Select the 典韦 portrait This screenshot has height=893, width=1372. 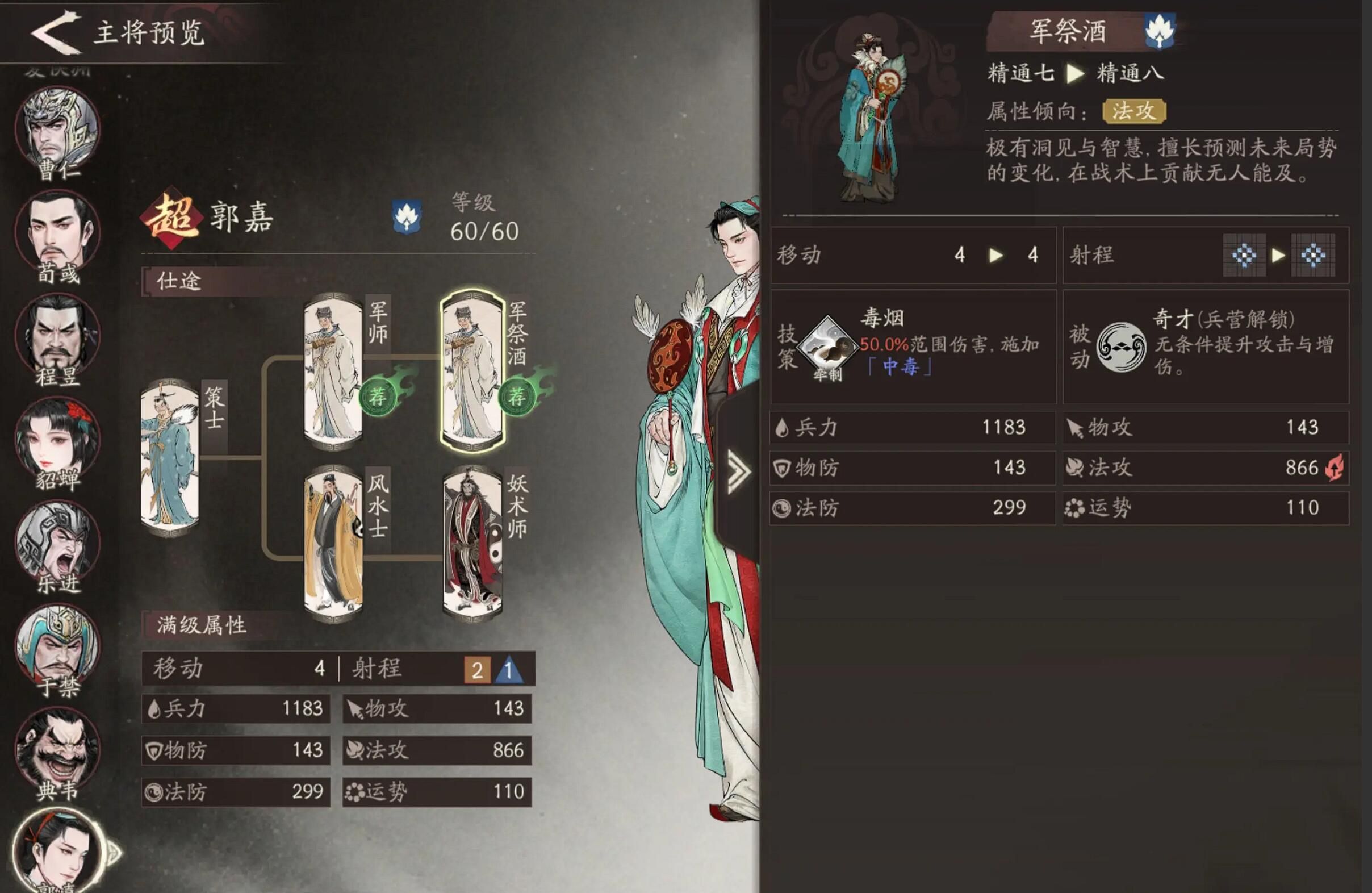[x=58, y=749]
